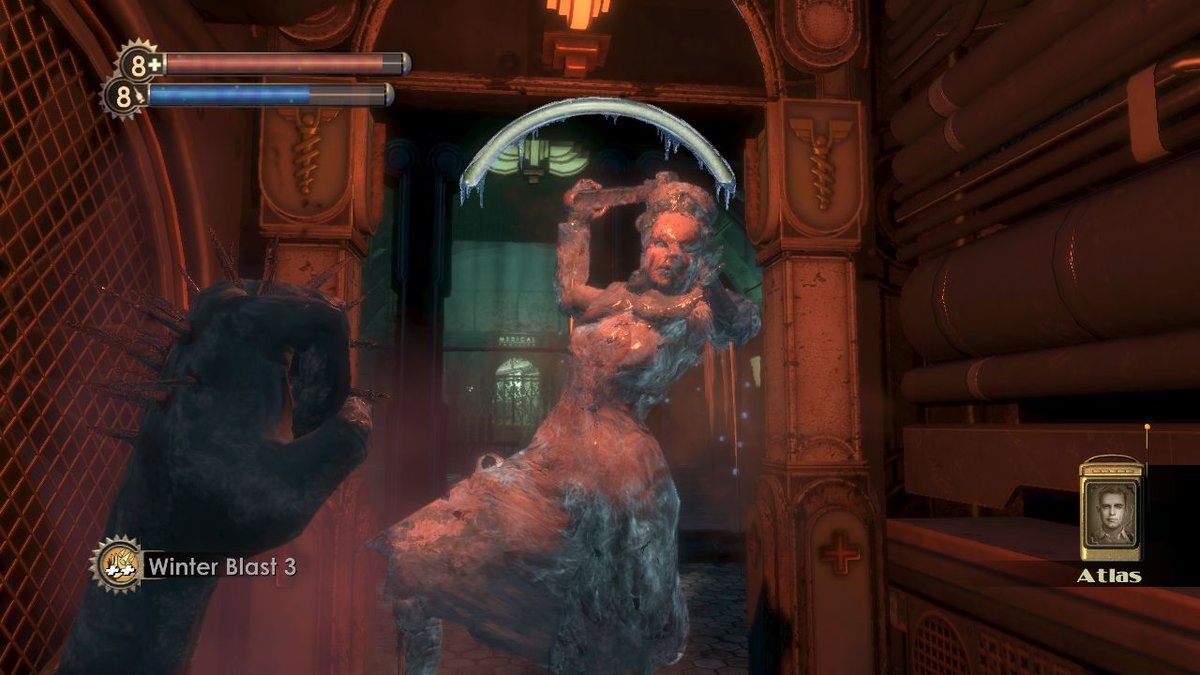Click the EVE hypo count gear
The image size is (1200, 675).
[x=124, y=97]
